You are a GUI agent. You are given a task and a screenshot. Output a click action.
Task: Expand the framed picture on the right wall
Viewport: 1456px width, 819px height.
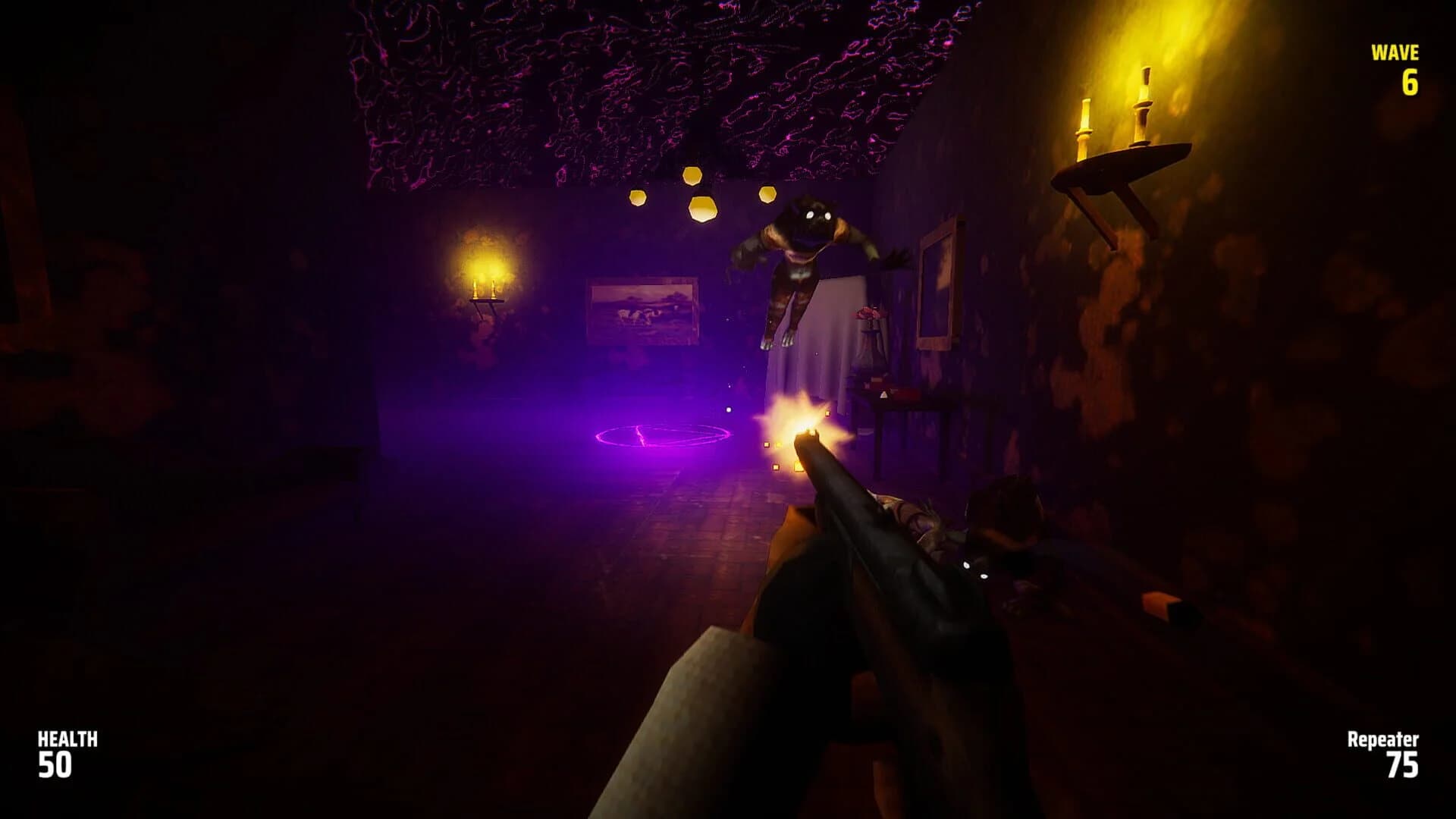[x=937, y=288]
